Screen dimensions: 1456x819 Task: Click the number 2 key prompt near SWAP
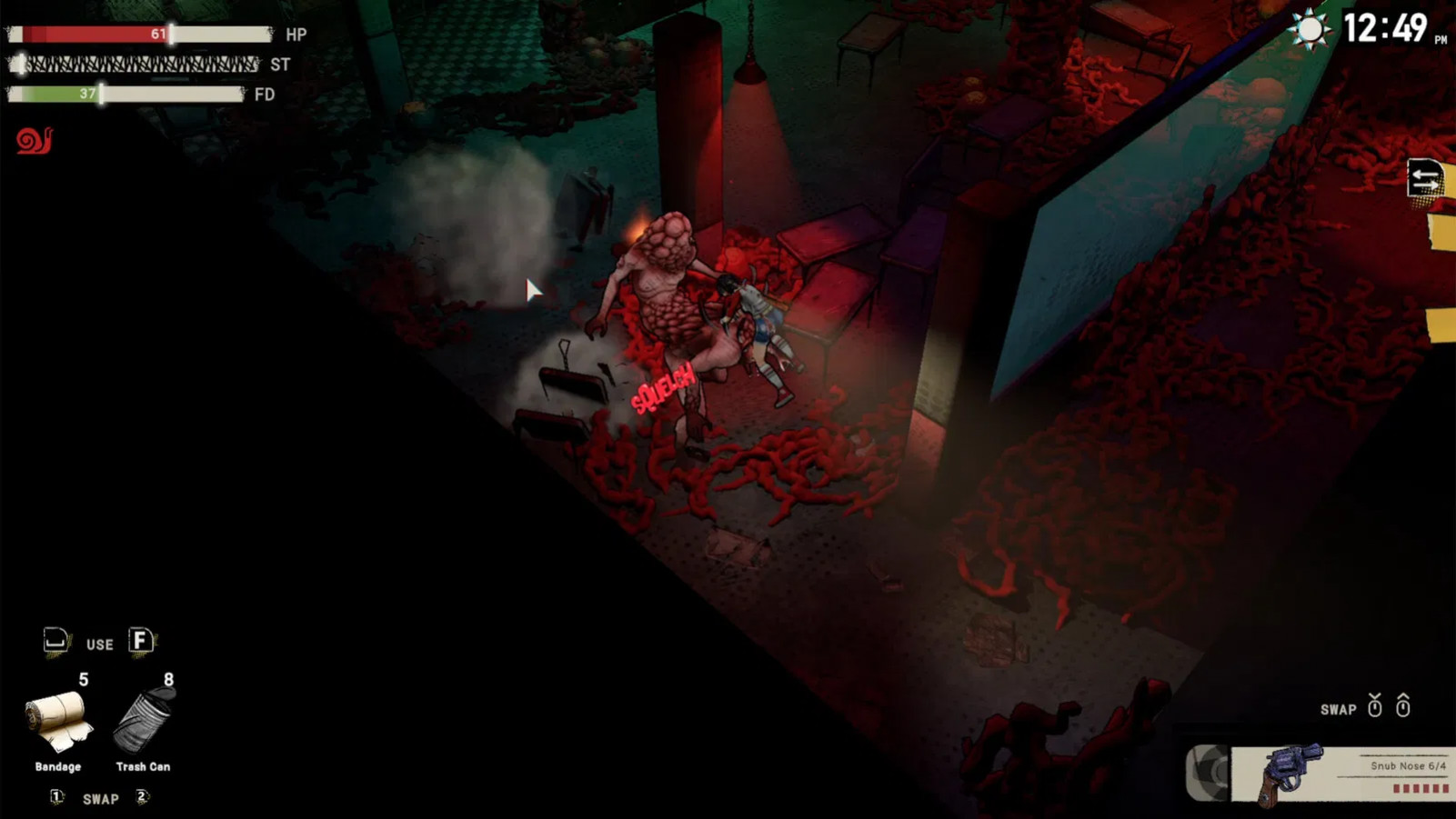pyautogui.click(x=140, y=795)
